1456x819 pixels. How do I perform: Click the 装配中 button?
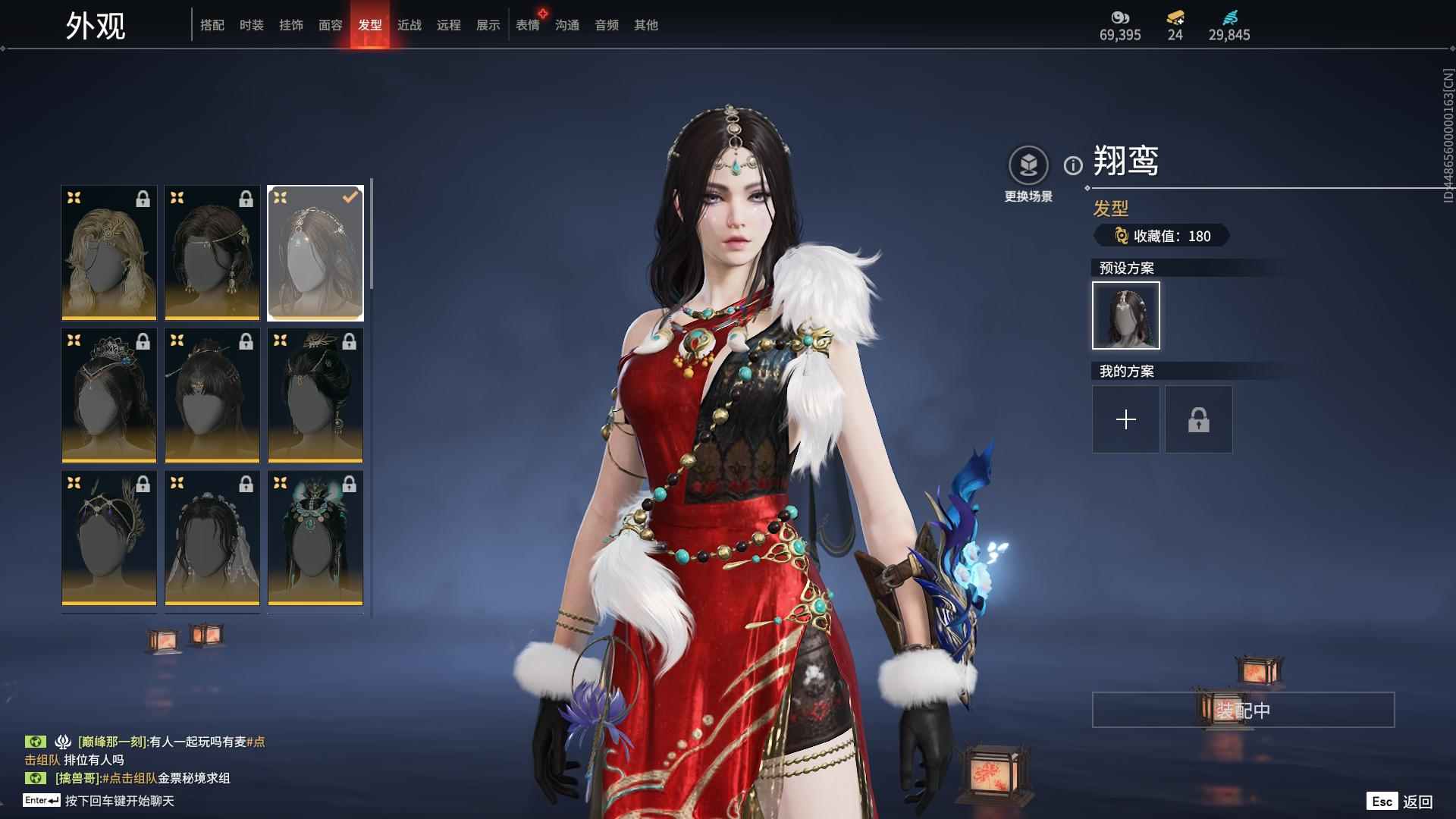(x=1244, y=711)
